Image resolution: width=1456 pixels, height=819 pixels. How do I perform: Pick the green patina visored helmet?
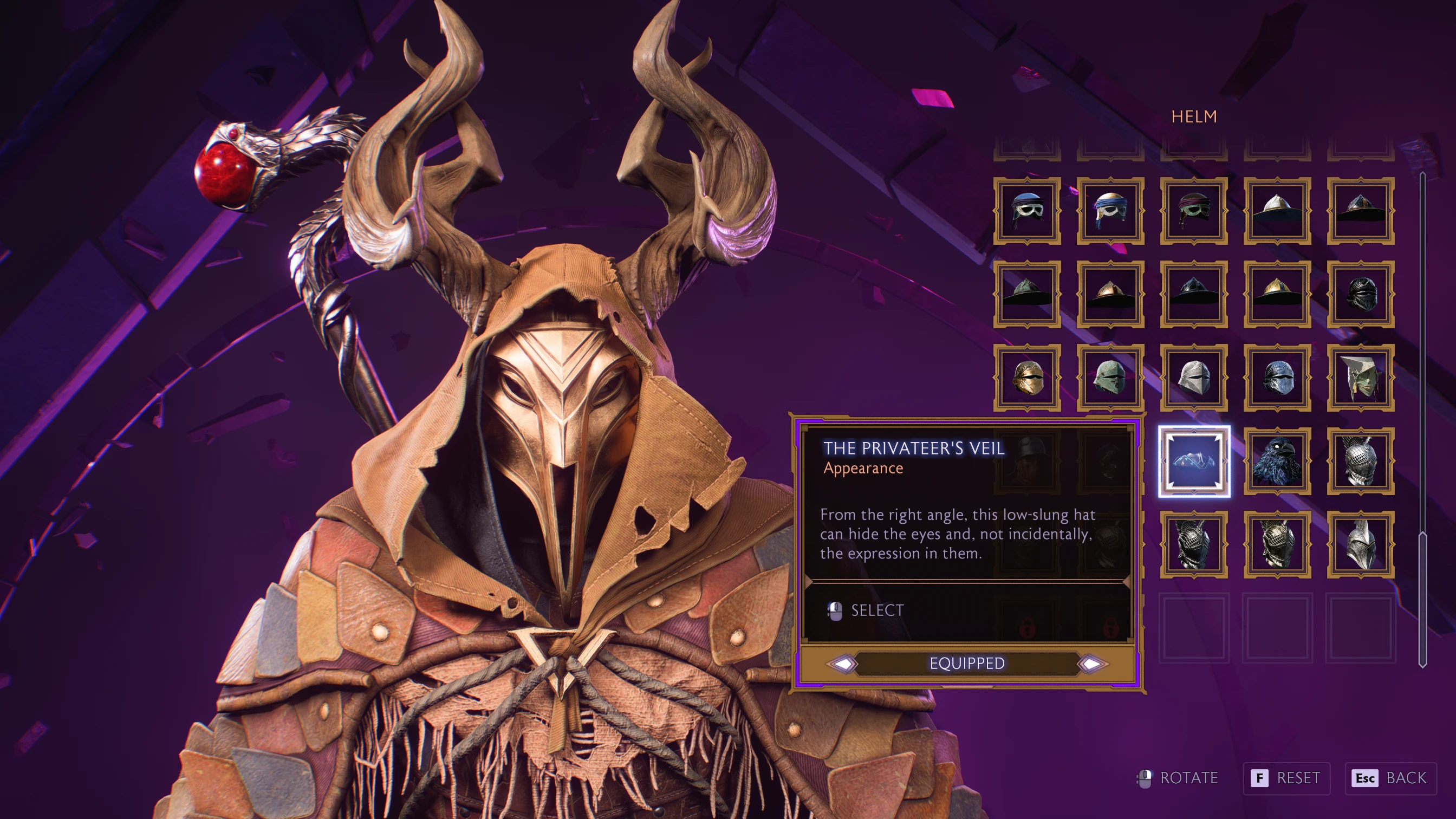click(1110, 378)
